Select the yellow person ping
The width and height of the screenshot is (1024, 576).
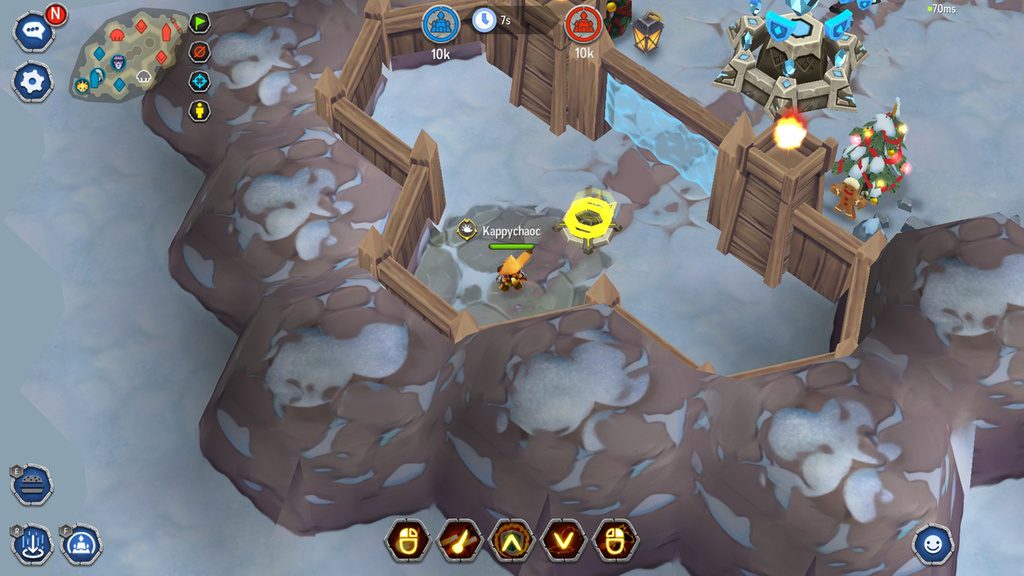click(x=200, y=109)
